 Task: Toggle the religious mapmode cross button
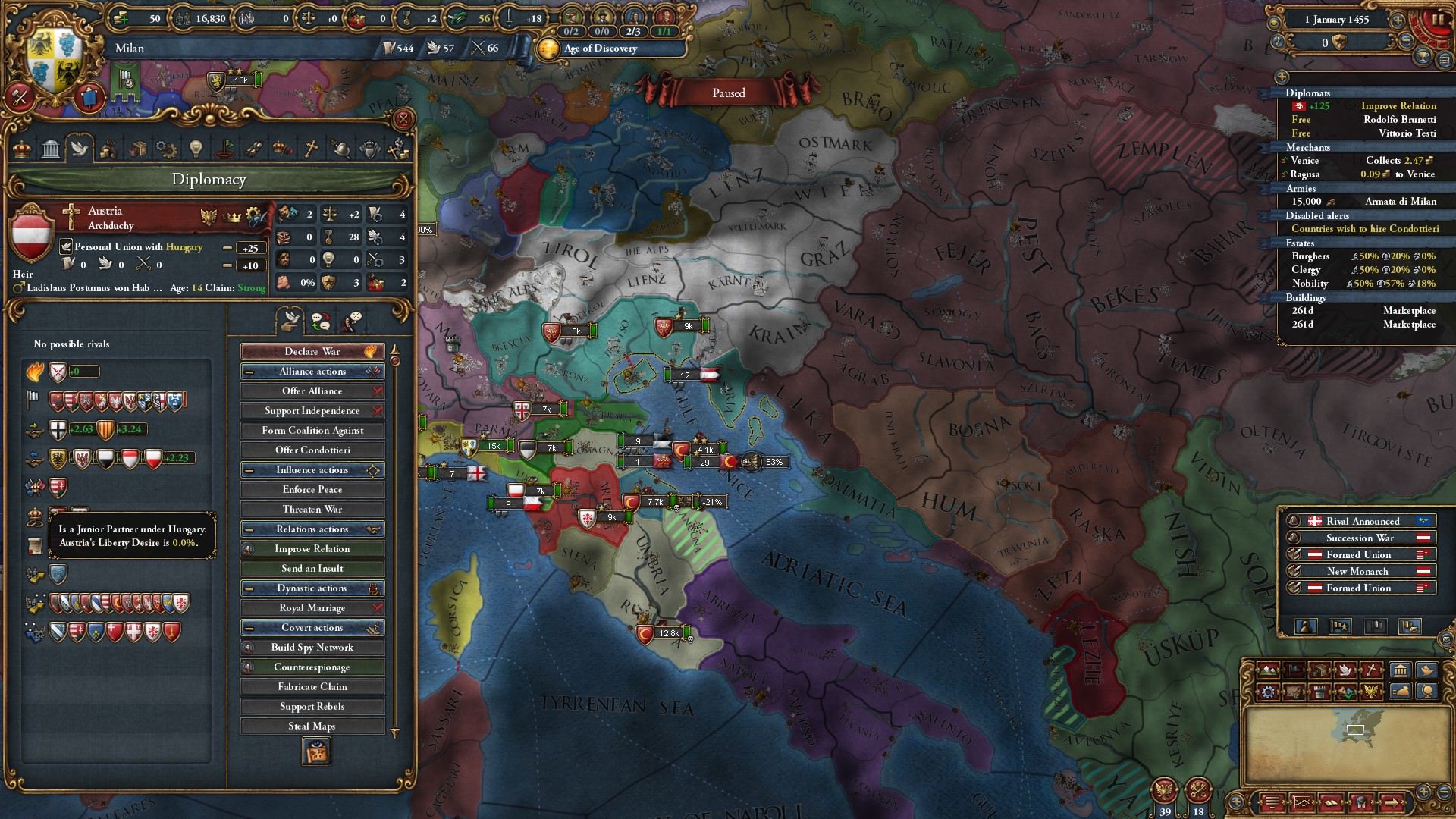[1371, 670]
